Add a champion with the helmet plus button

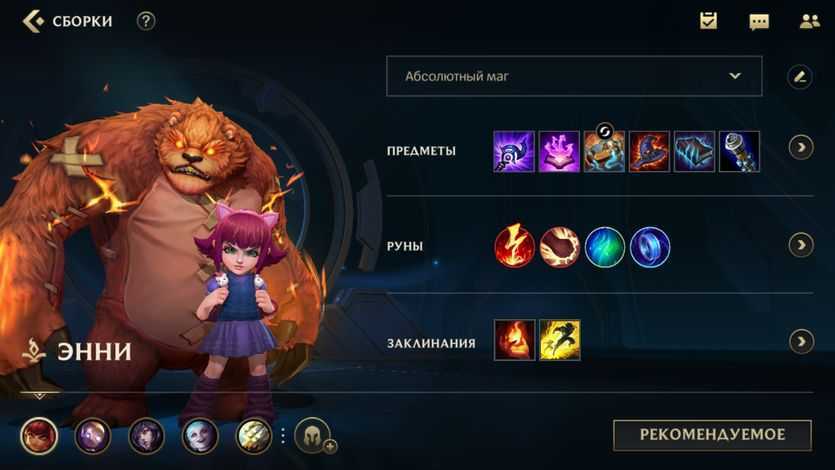pyautogui.click(x=313, y=436)
